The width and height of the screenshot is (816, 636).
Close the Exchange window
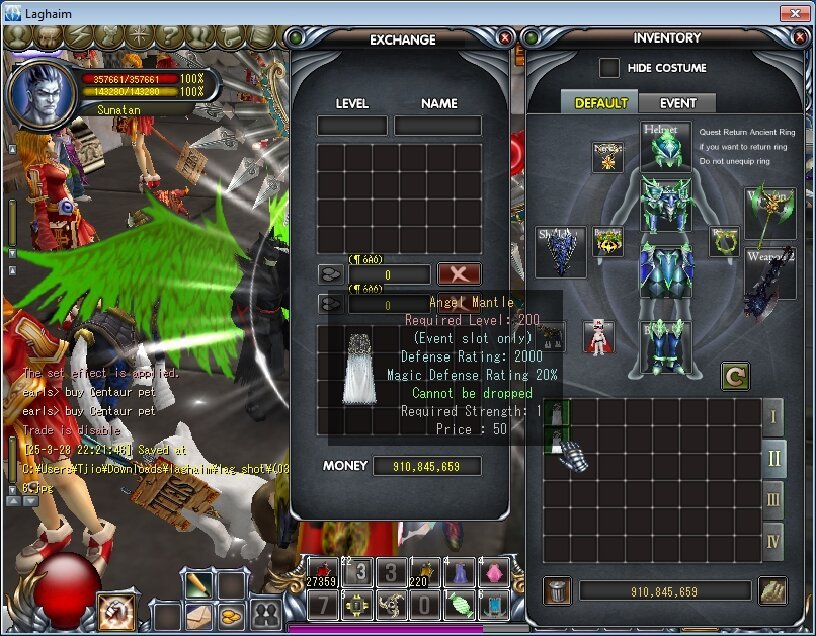point(505,38)
